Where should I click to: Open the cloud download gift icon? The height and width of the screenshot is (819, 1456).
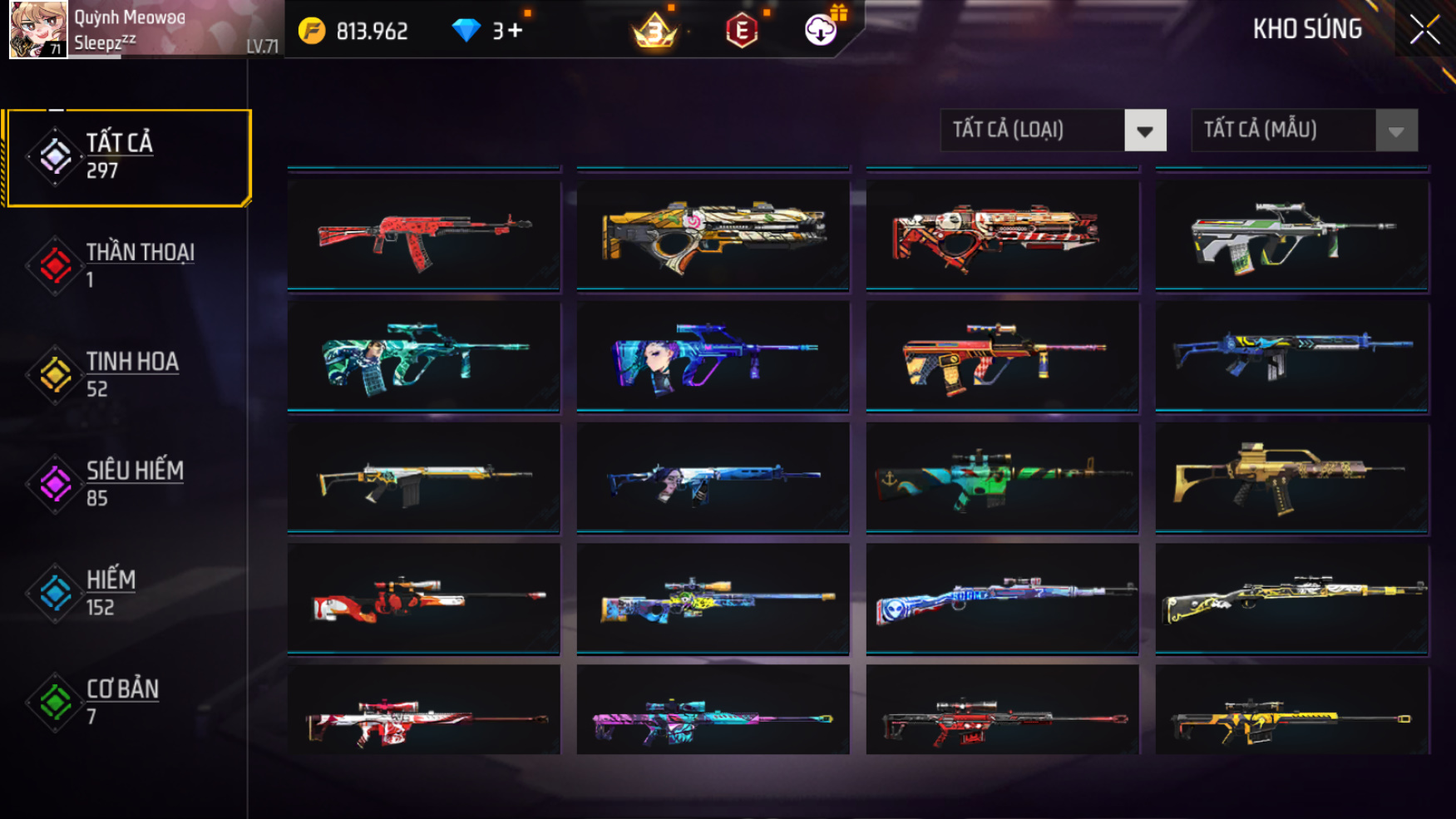[x=821, y=31]
